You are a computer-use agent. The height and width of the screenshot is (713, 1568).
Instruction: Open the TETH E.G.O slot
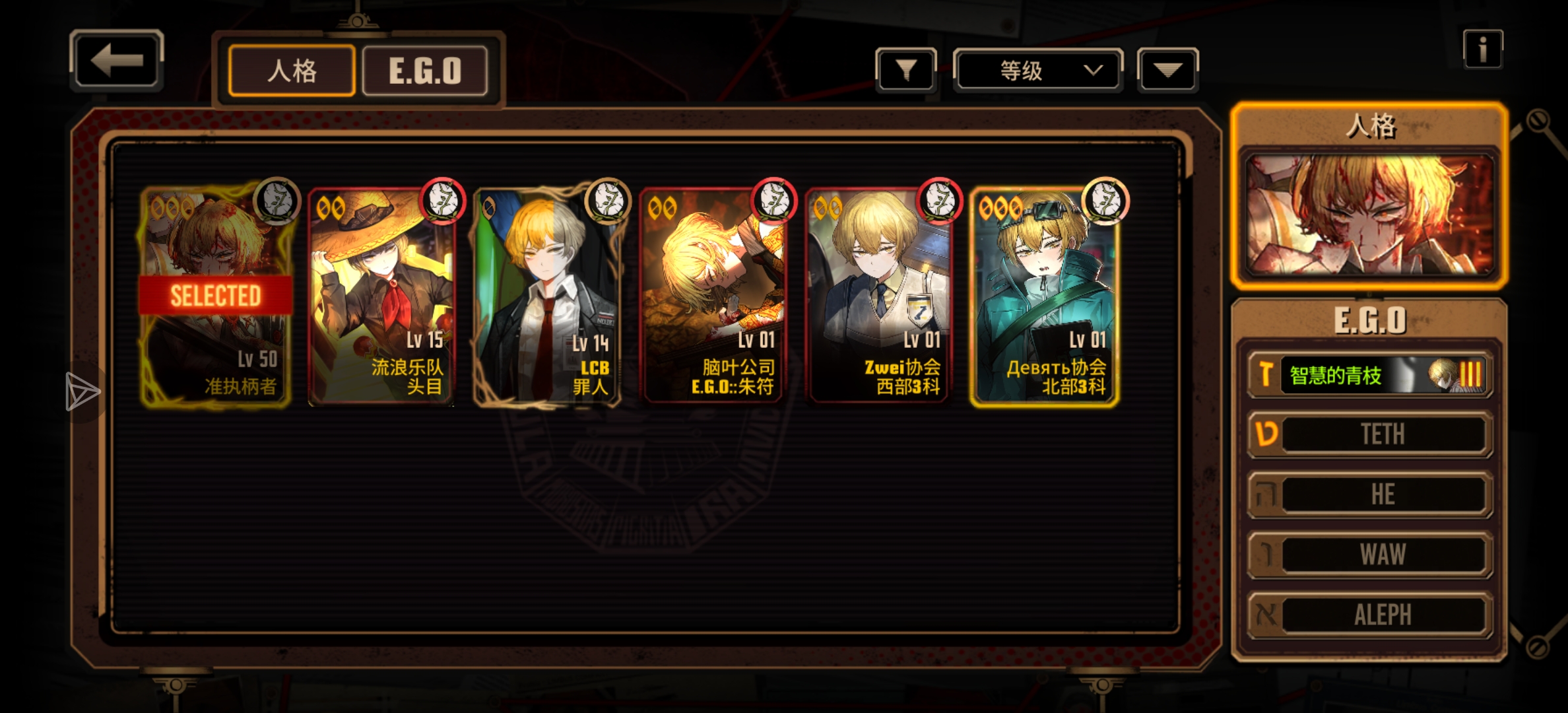pyautogui.click(x=1369, y=434)
